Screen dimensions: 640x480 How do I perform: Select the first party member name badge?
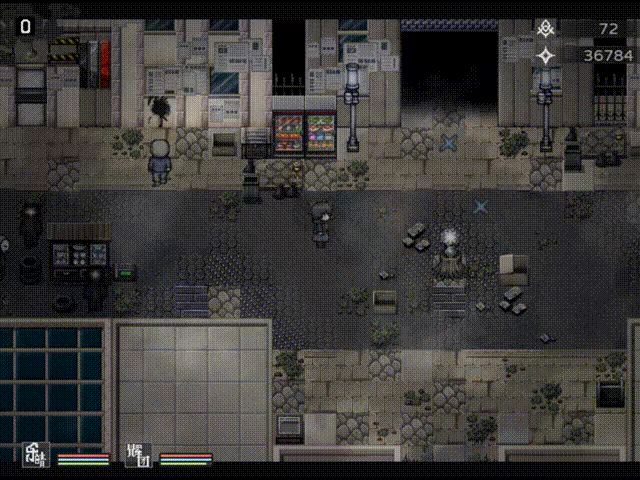(x=37, y=455)
